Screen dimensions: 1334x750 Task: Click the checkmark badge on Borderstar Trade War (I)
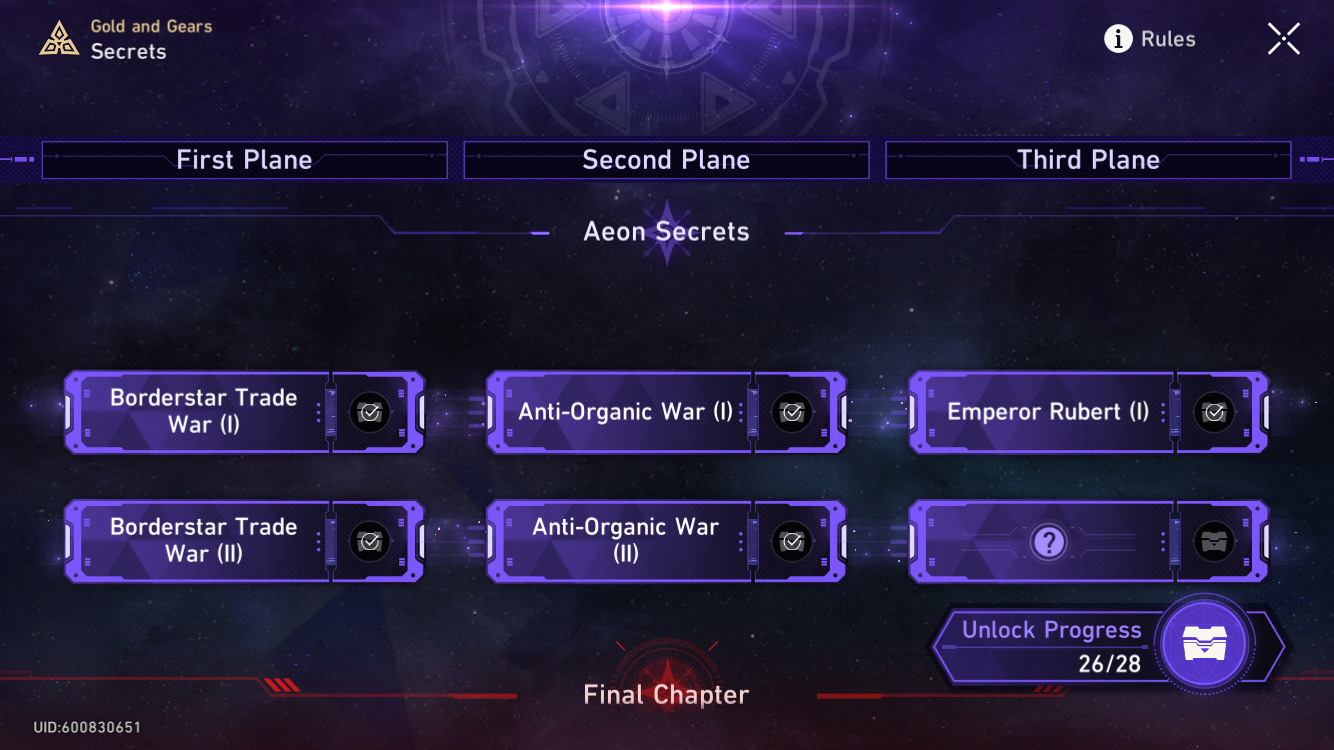[x=369, y=412]
